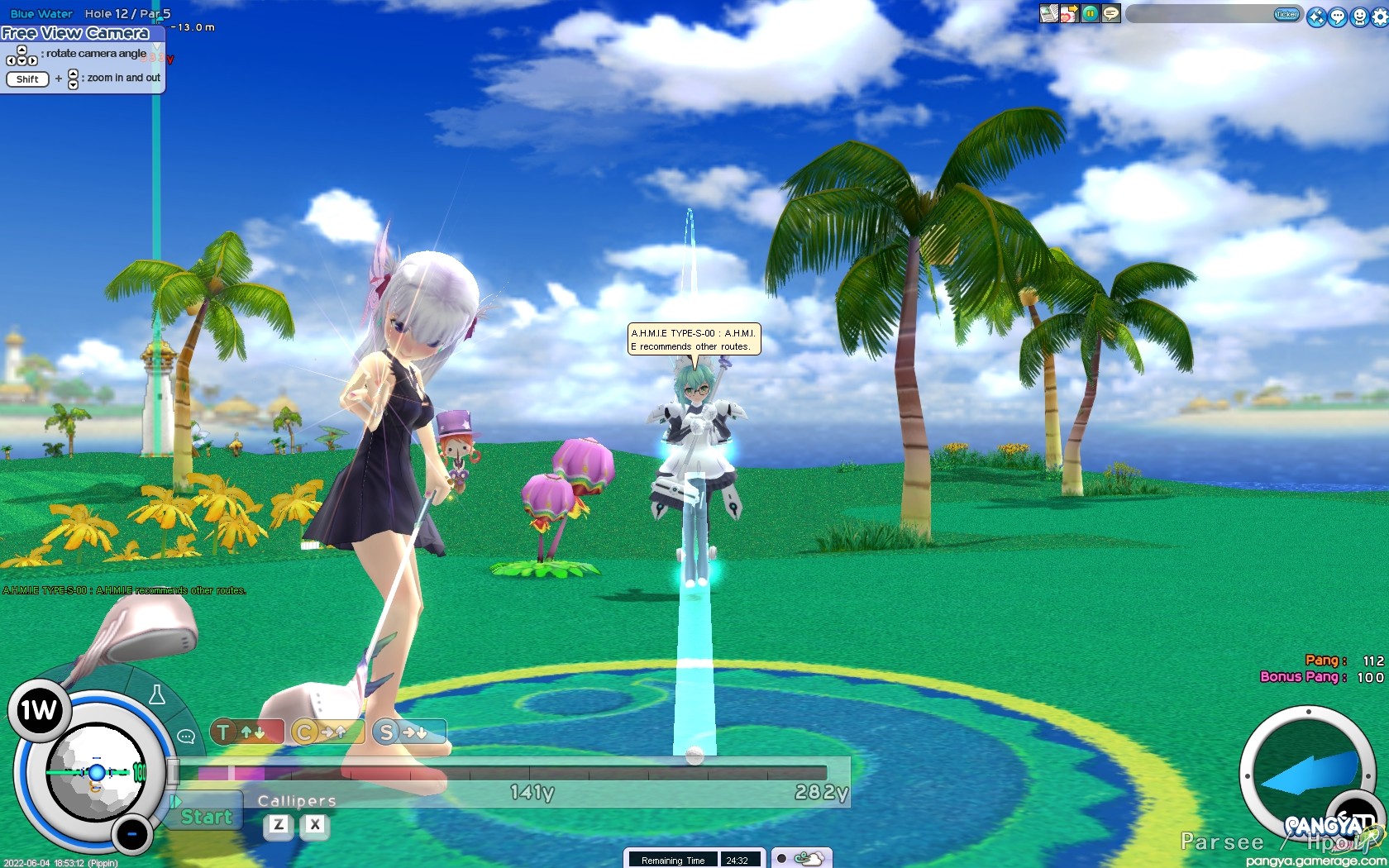This screenshot has width=1389, height=868.
Task: Open the smiley character menu button
Action: [x=1359, y=17]
